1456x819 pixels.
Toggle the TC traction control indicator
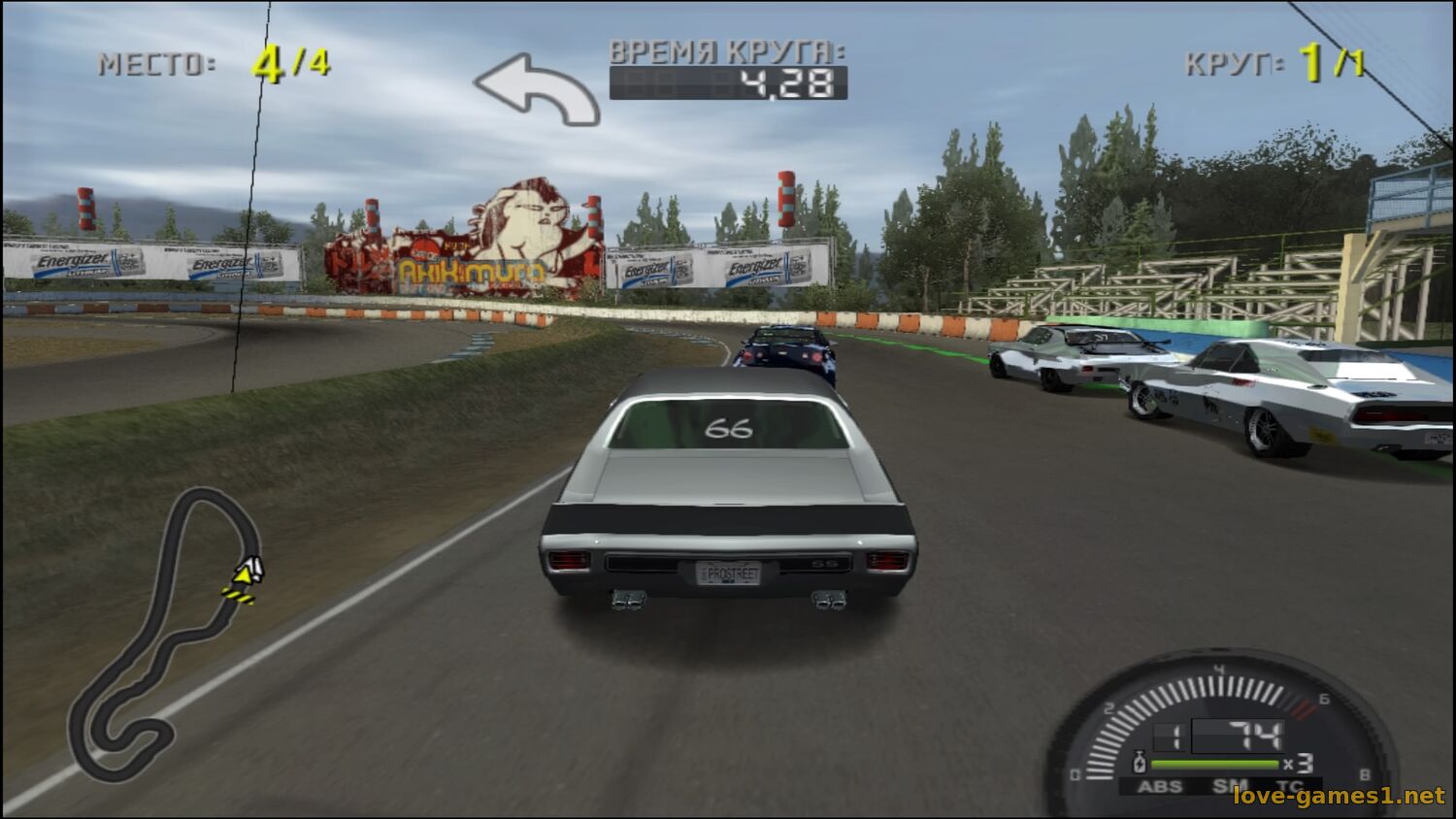(x=1290, y=786)
